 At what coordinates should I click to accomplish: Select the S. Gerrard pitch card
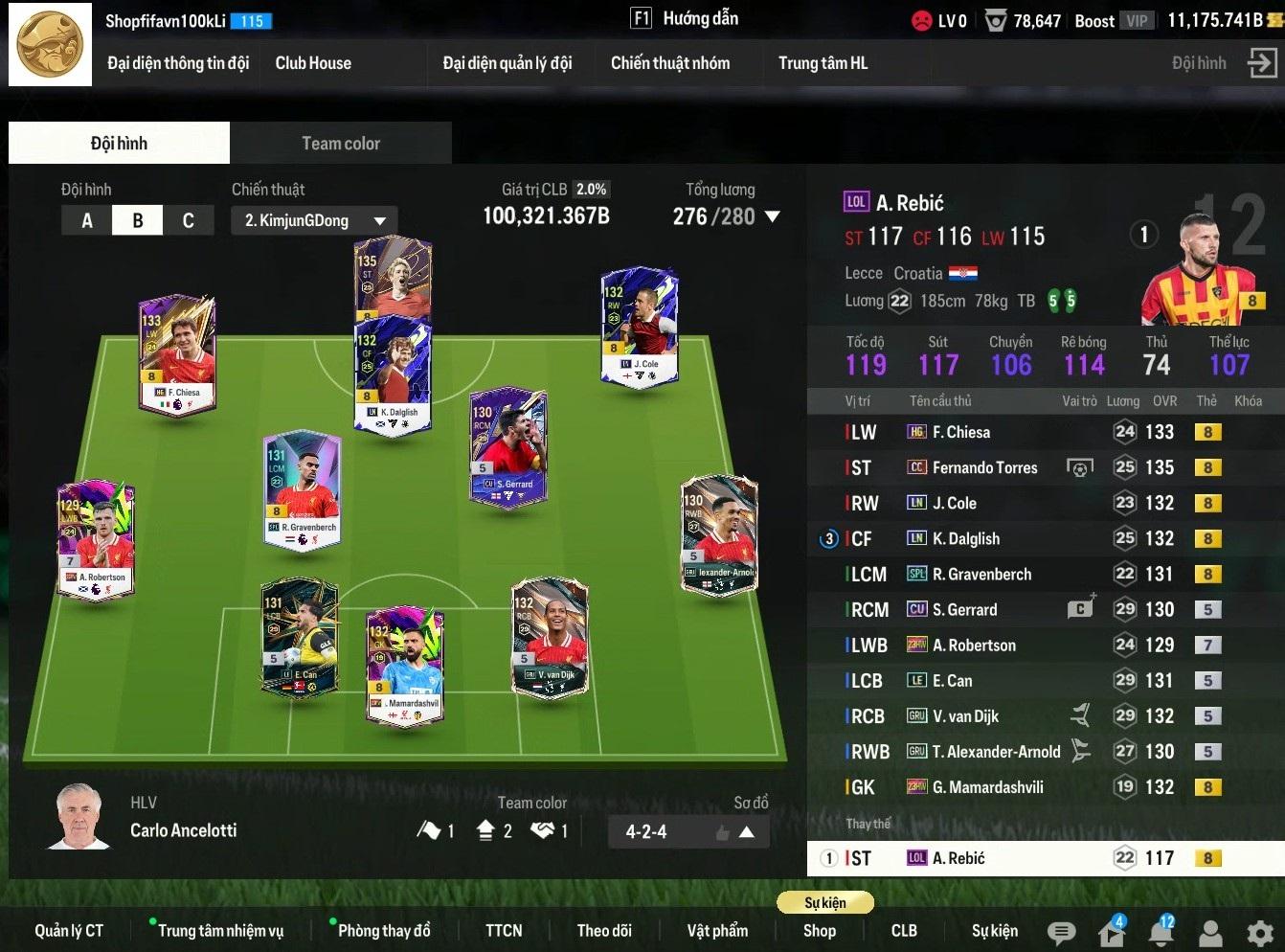point(508,445)
